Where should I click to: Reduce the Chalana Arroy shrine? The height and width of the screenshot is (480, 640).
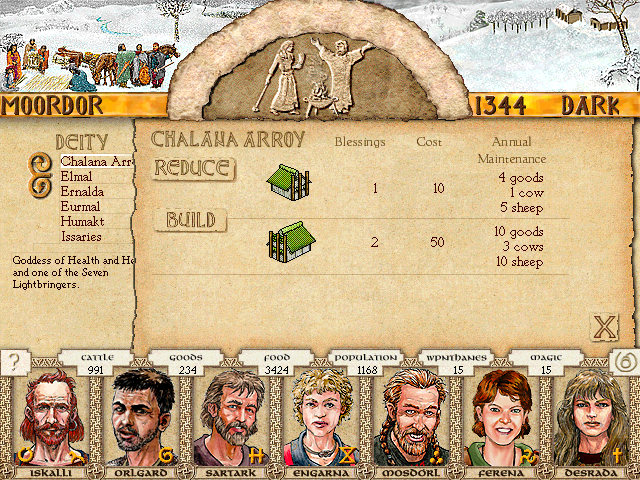pos(193,168)
